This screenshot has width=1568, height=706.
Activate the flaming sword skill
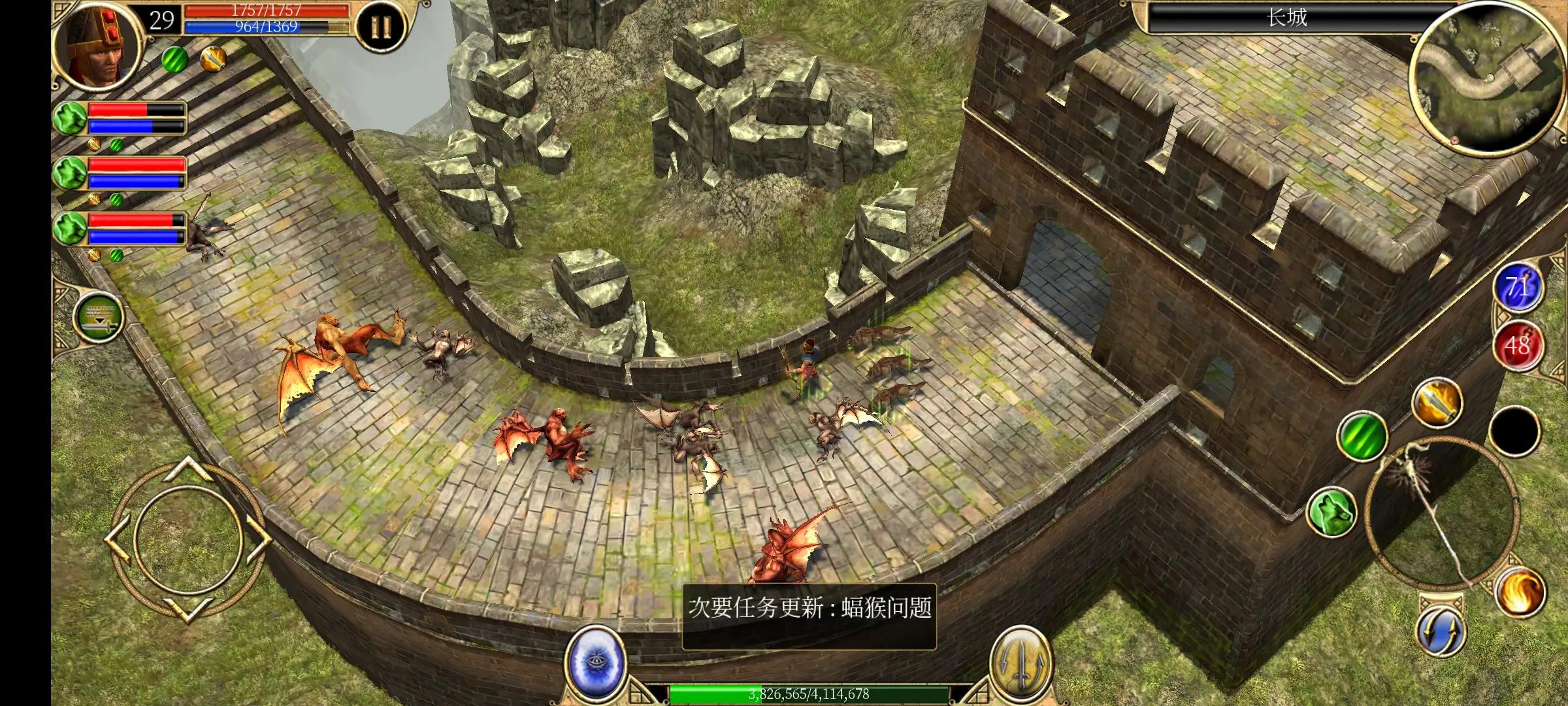tap(1437, 401)
